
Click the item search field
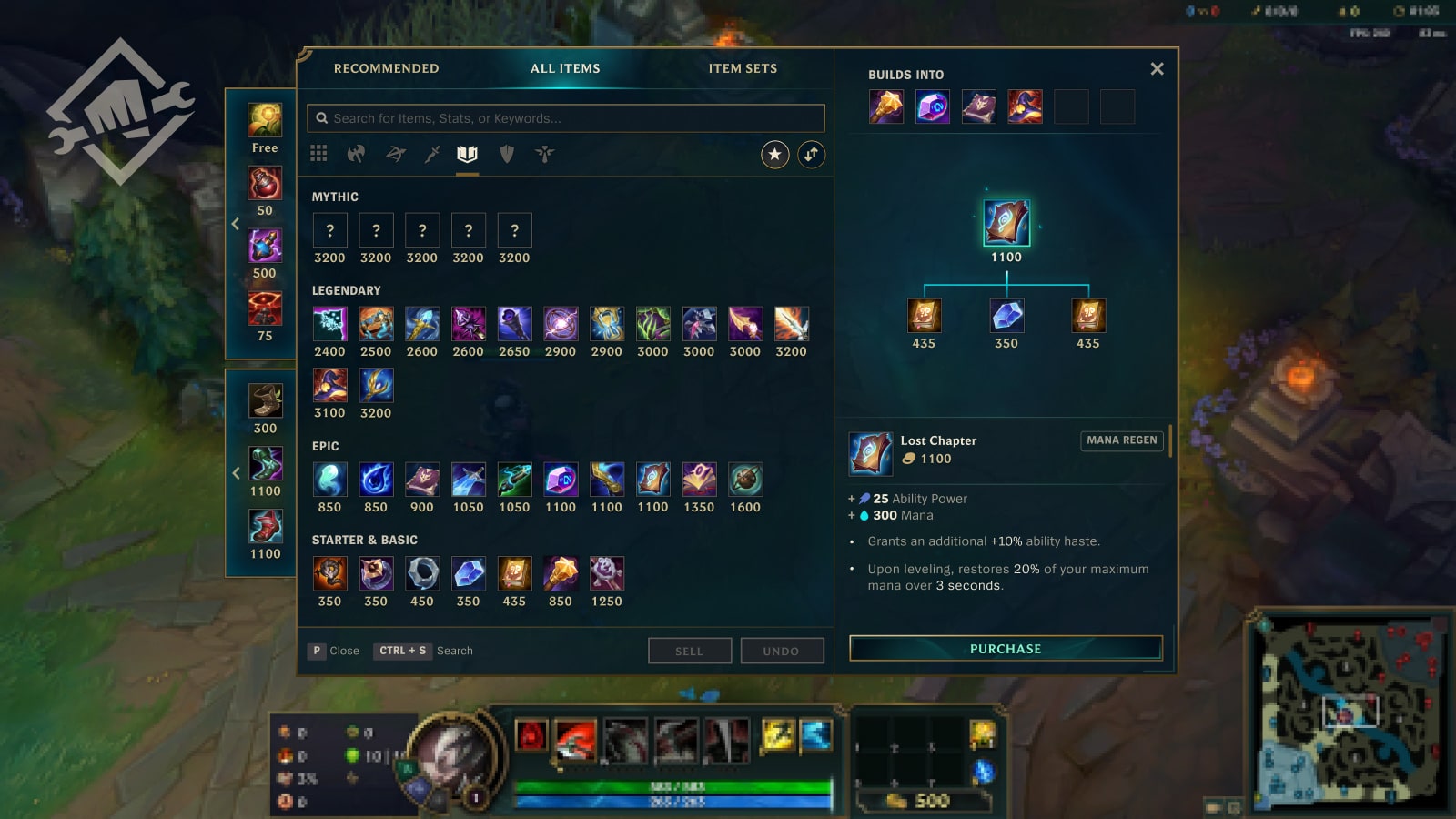[564, 117]
